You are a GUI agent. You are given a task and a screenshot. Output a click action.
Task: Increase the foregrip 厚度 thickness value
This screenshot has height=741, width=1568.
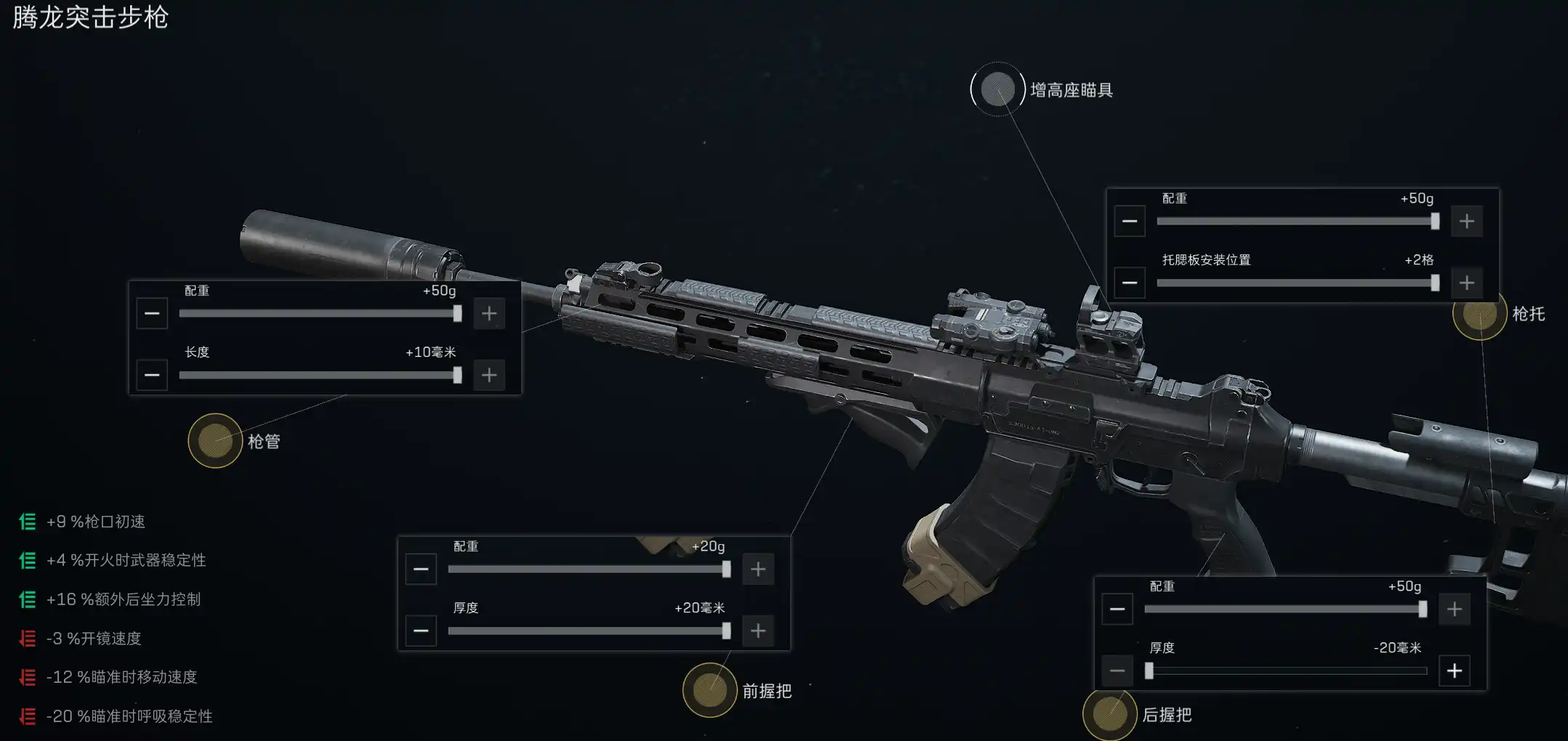point(758,631)
